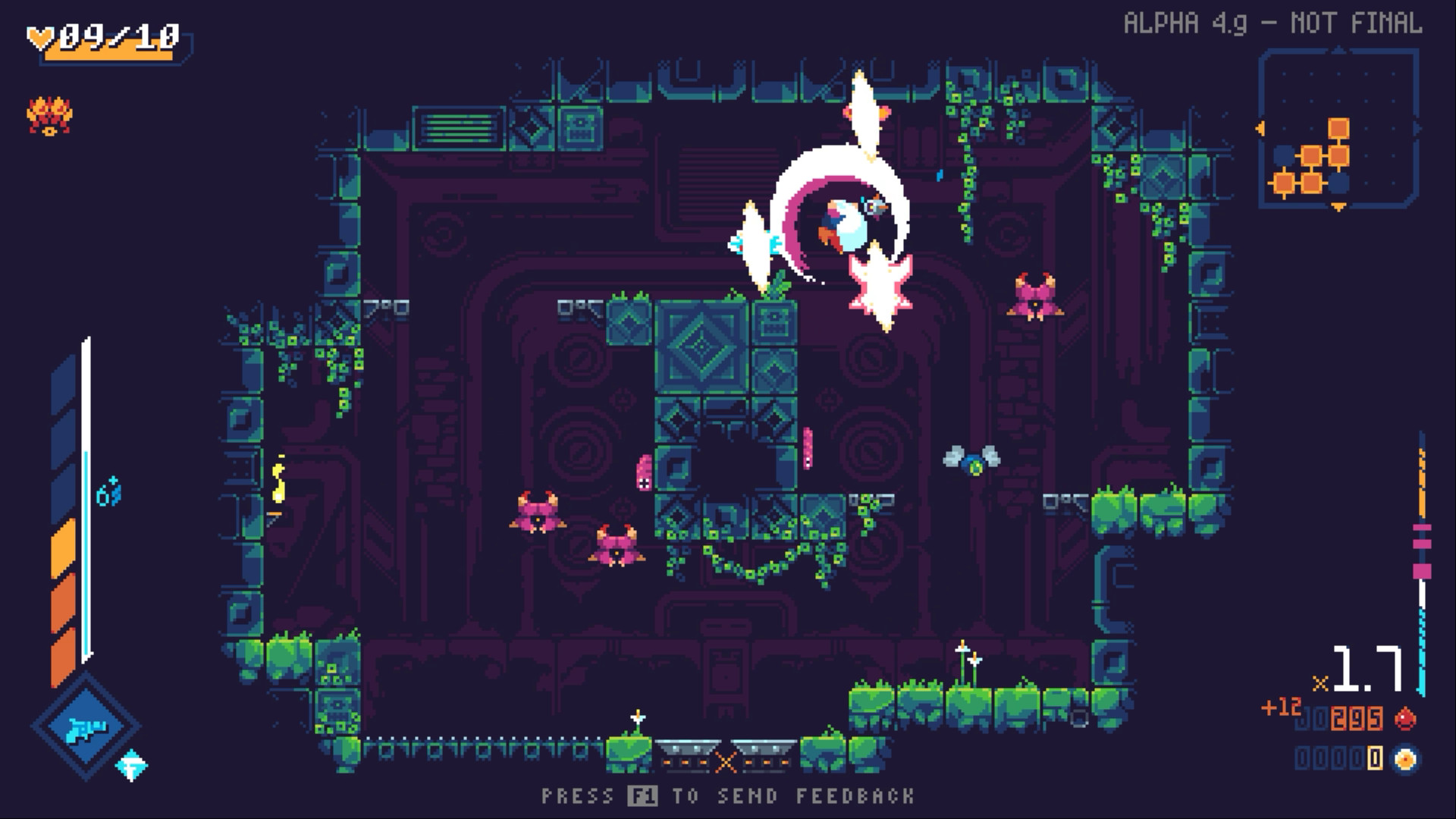The width and height of the screenshot is (1456, 819).
Task: Click the red creature icon below the health bar
Action: coord(49,115)
